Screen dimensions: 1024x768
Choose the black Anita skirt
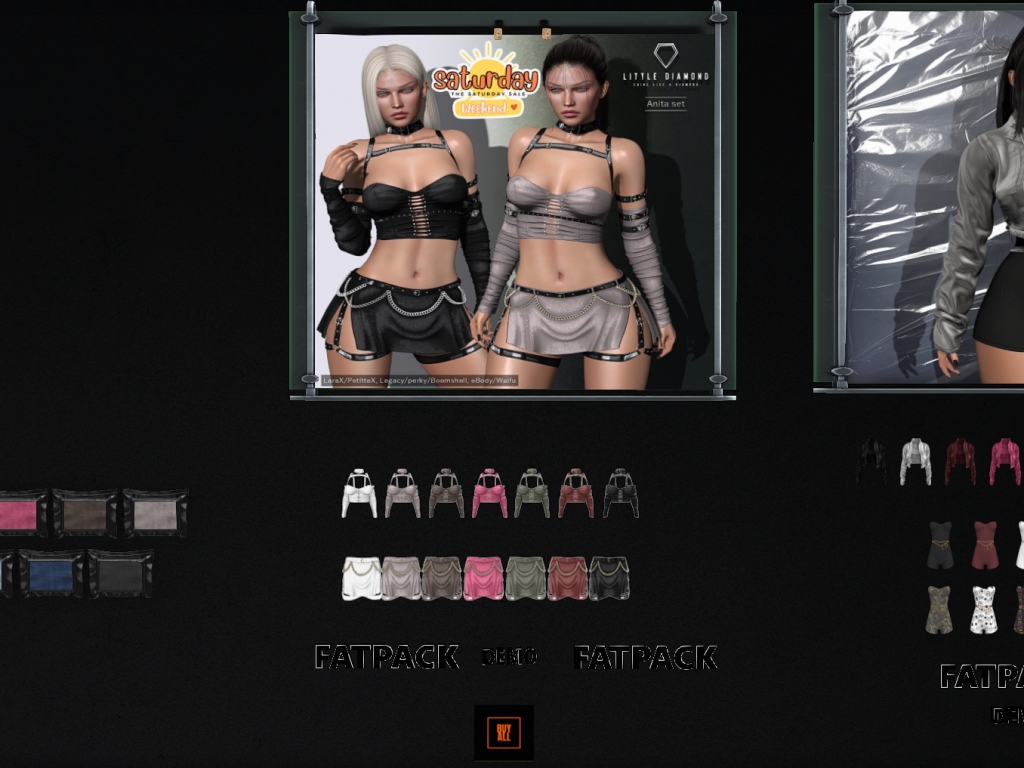(609, 579)
